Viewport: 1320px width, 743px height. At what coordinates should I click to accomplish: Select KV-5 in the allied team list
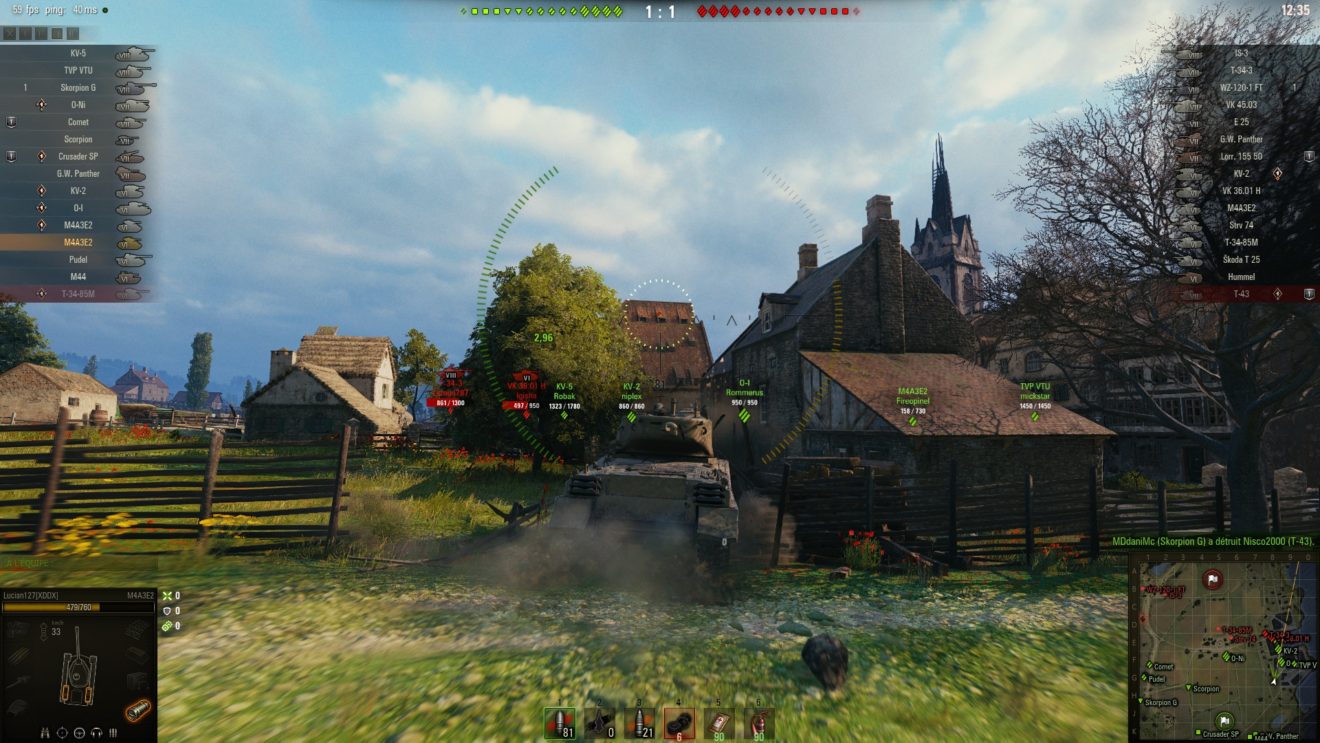tap(78, 53)
